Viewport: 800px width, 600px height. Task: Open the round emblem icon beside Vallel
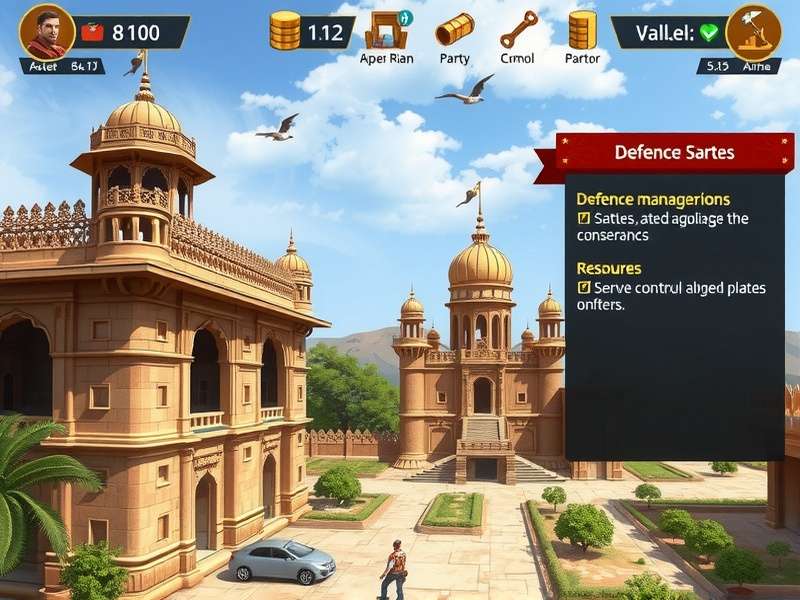point(753,31)
